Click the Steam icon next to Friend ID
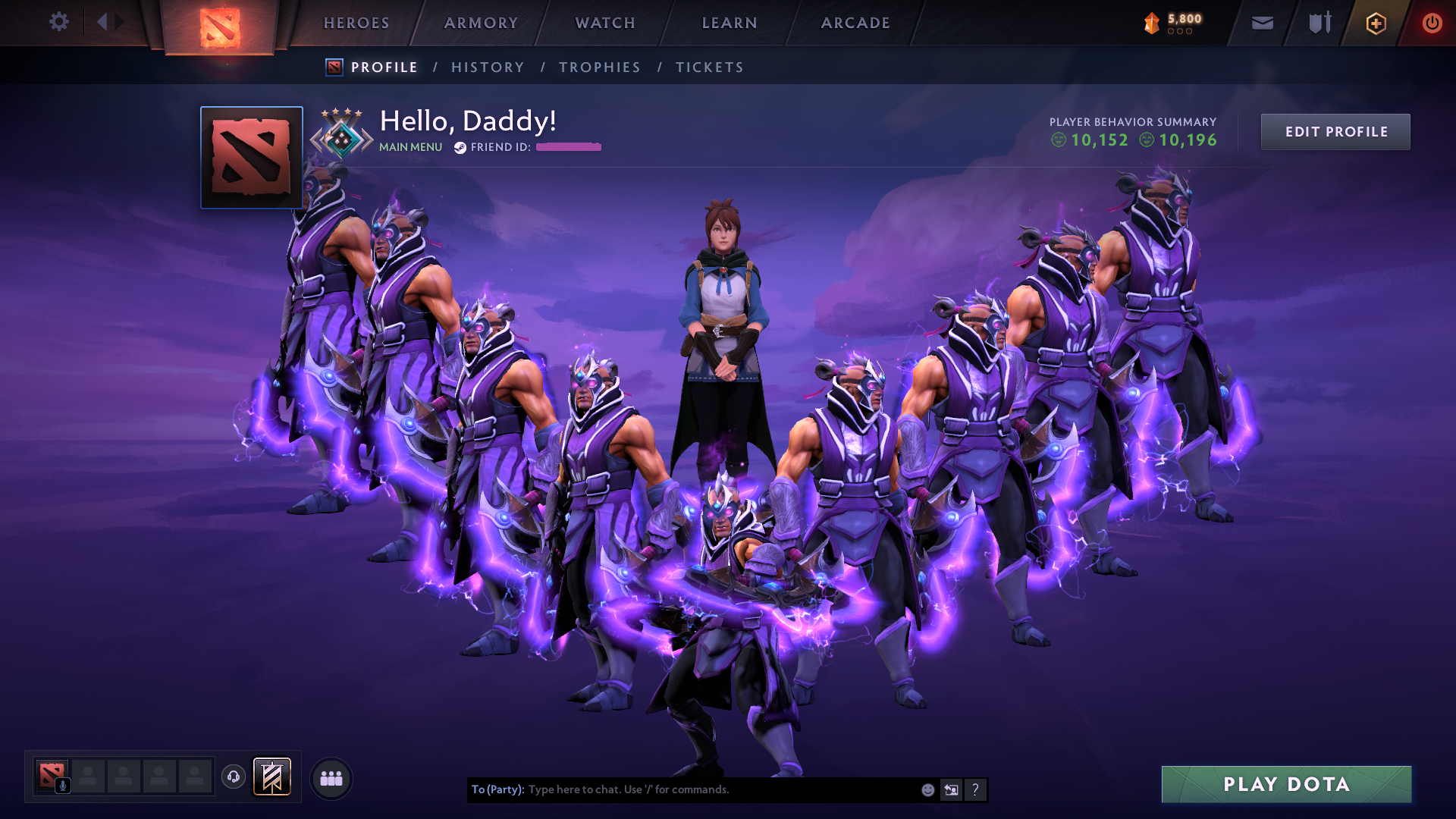 (460, 148)
